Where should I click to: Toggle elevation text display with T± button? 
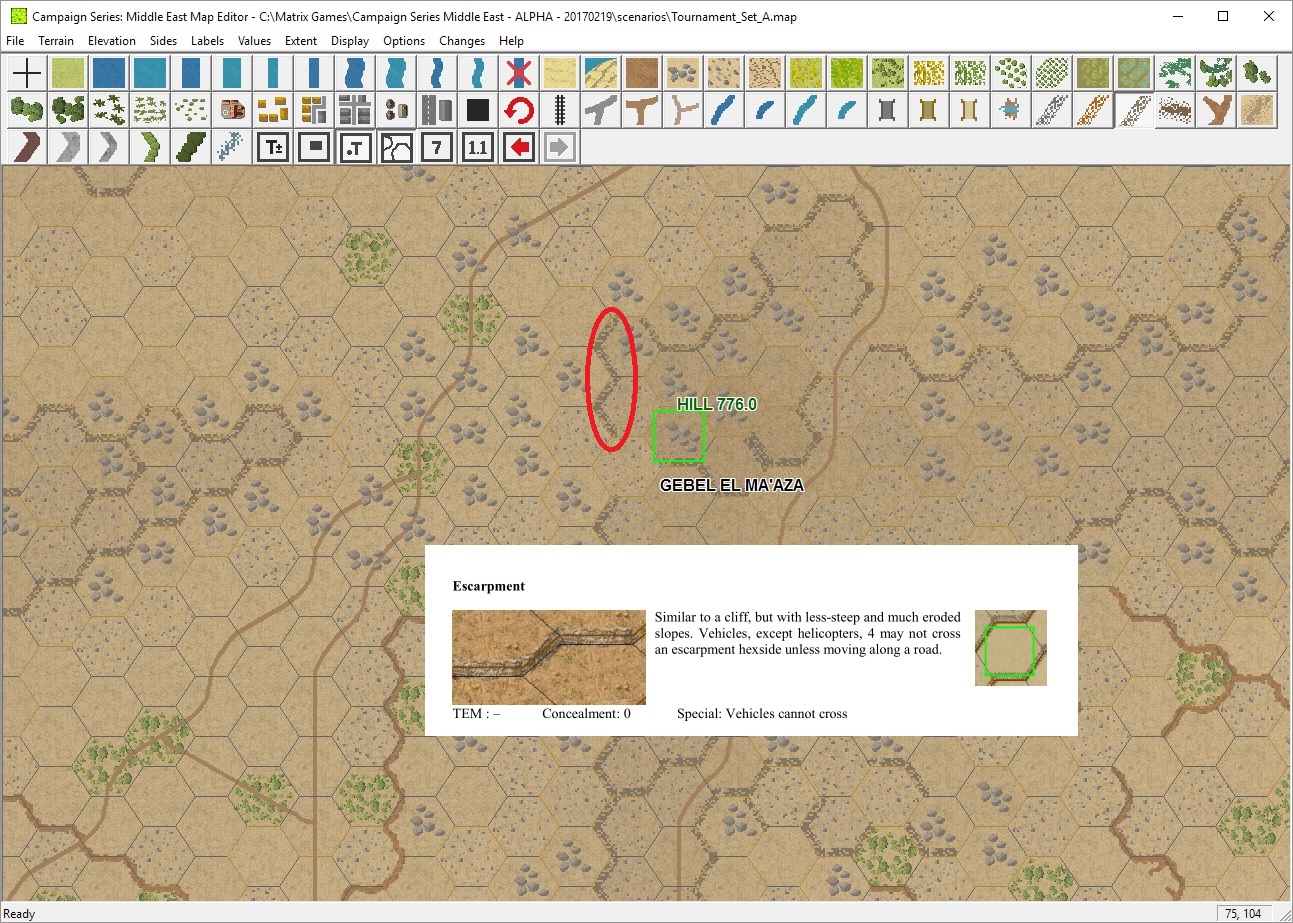[272, 147]
